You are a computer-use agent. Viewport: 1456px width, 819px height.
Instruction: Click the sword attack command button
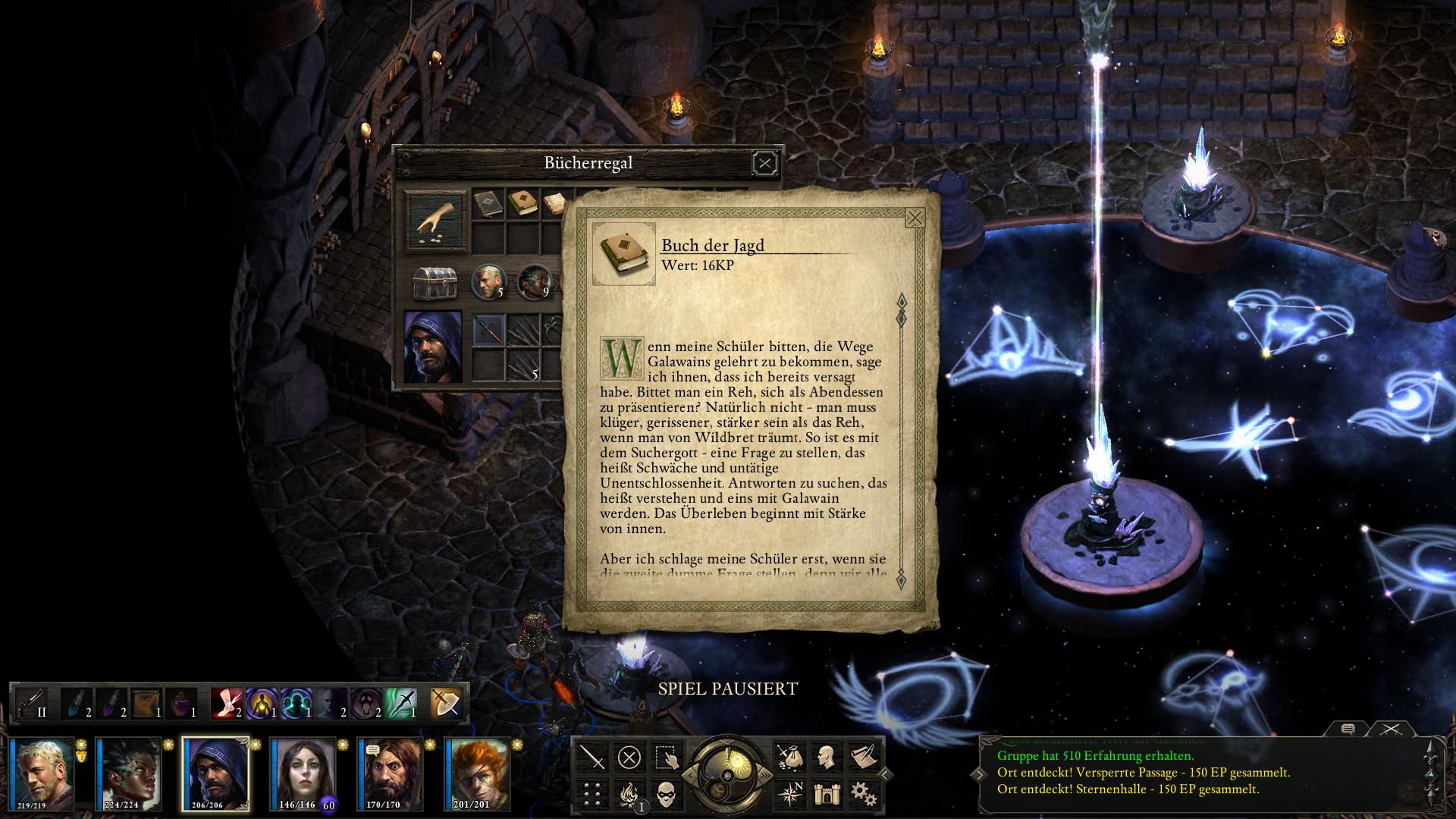(x=593, y=757)
